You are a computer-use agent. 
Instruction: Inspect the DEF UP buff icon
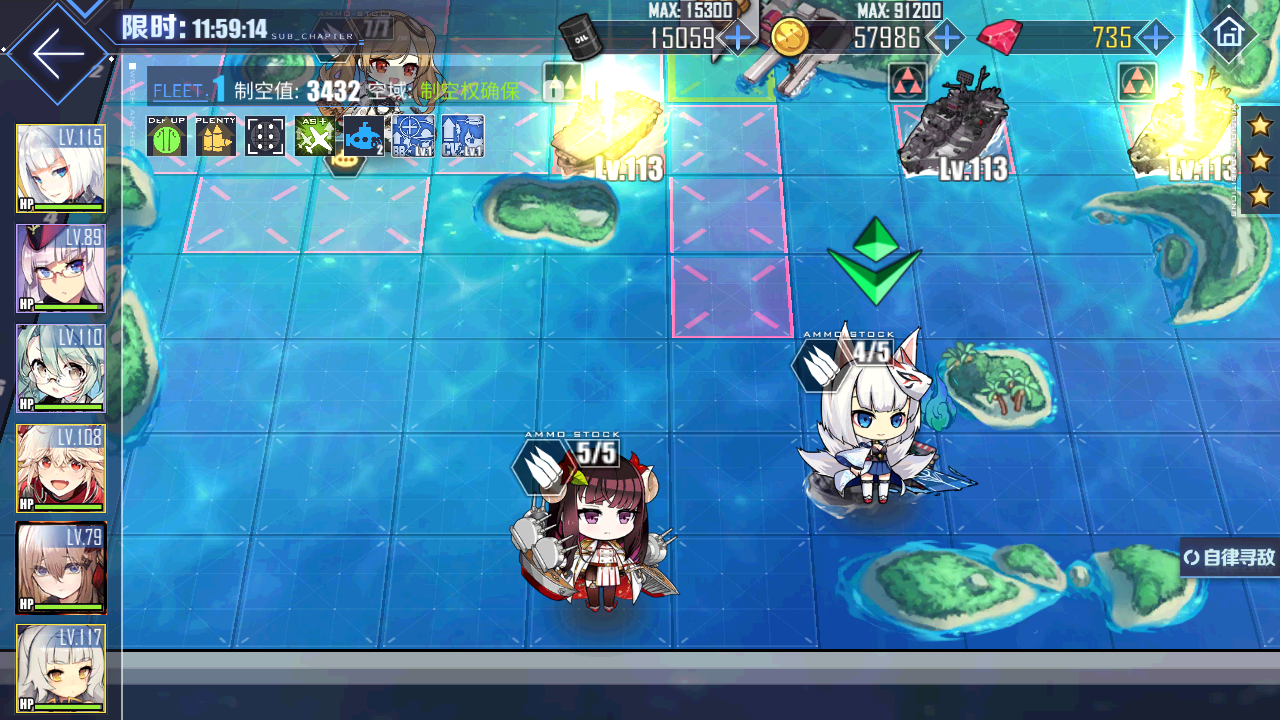[x=167, y=136]
